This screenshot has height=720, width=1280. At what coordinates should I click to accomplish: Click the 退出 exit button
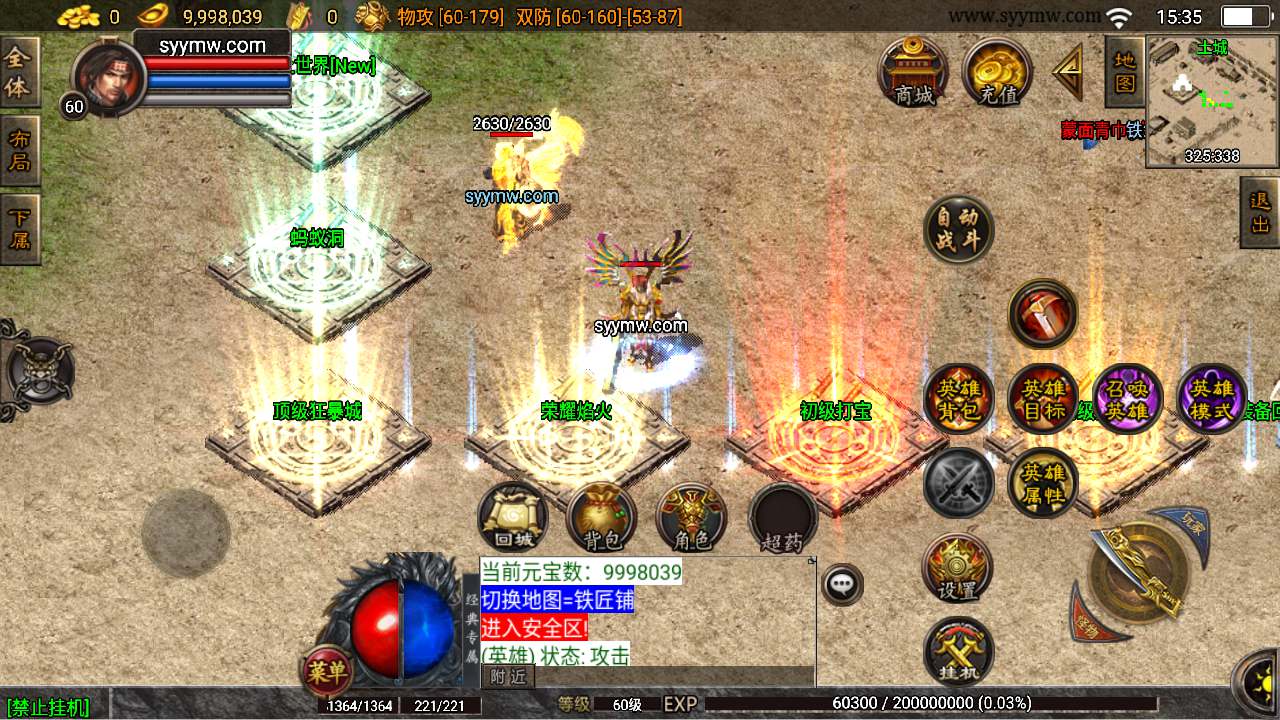[1259, 212]
